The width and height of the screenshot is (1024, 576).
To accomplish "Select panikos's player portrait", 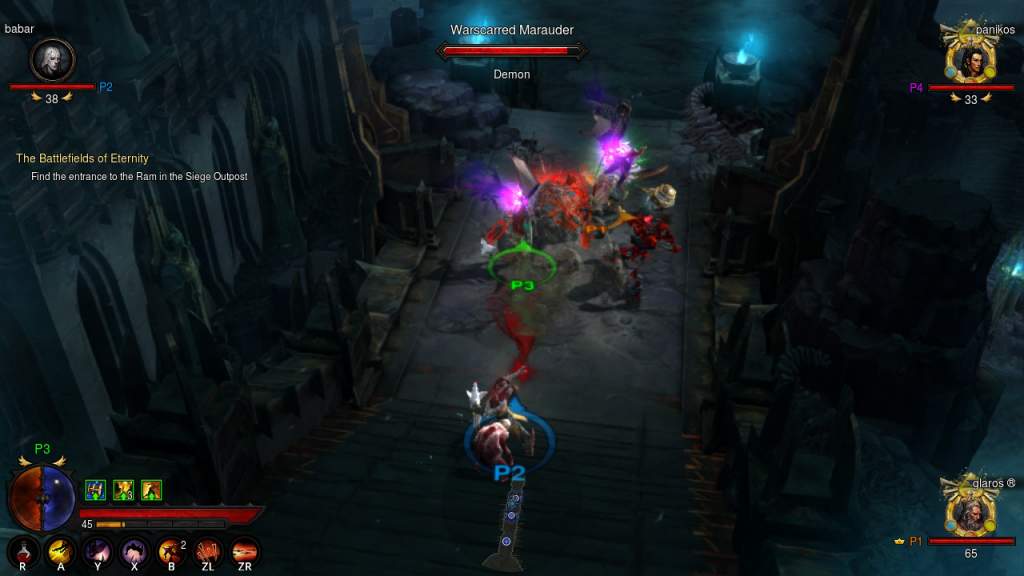I will pos(970,62).
